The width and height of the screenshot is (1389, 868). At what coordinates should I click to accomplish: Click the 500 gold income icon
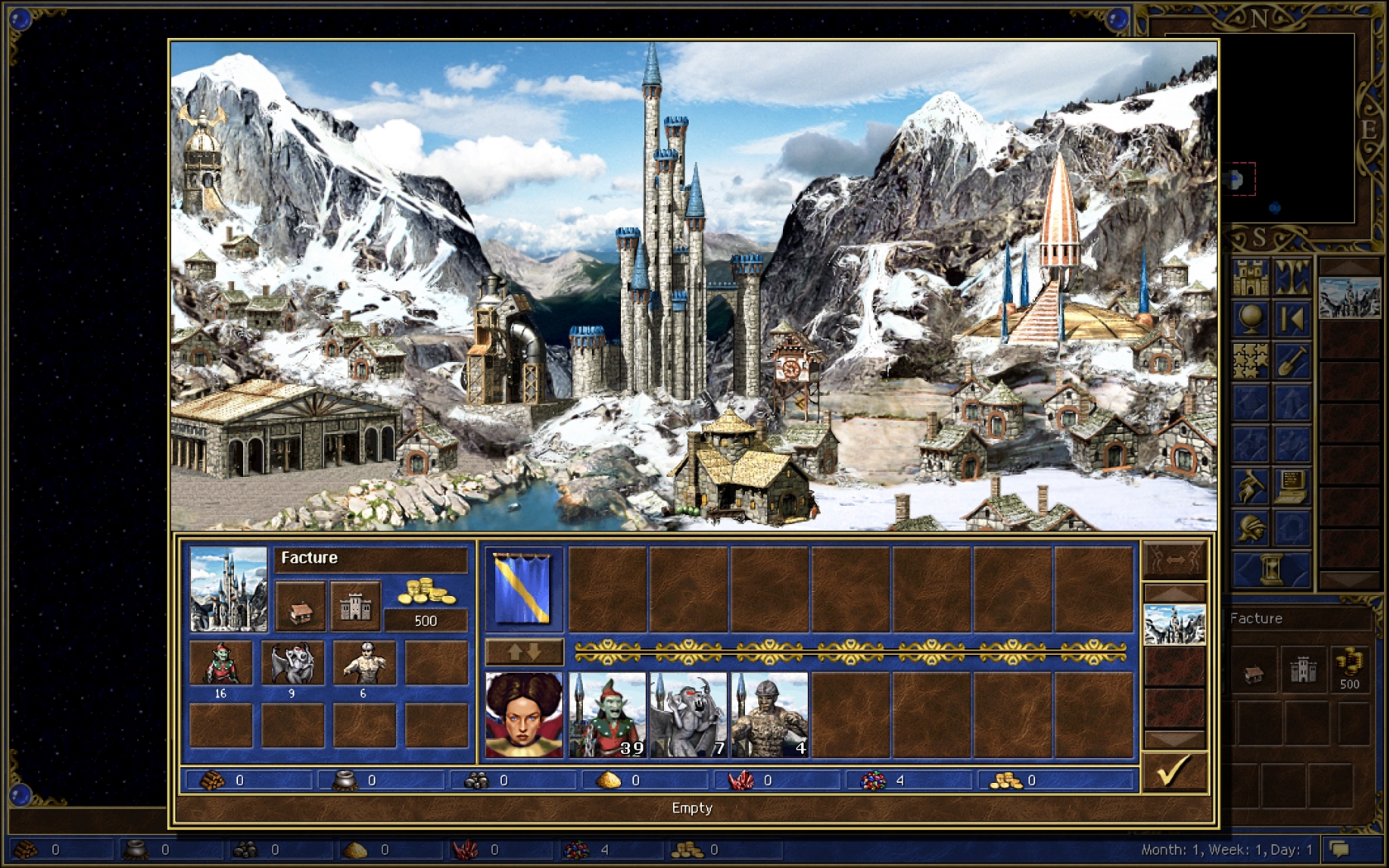click(426, 592)
